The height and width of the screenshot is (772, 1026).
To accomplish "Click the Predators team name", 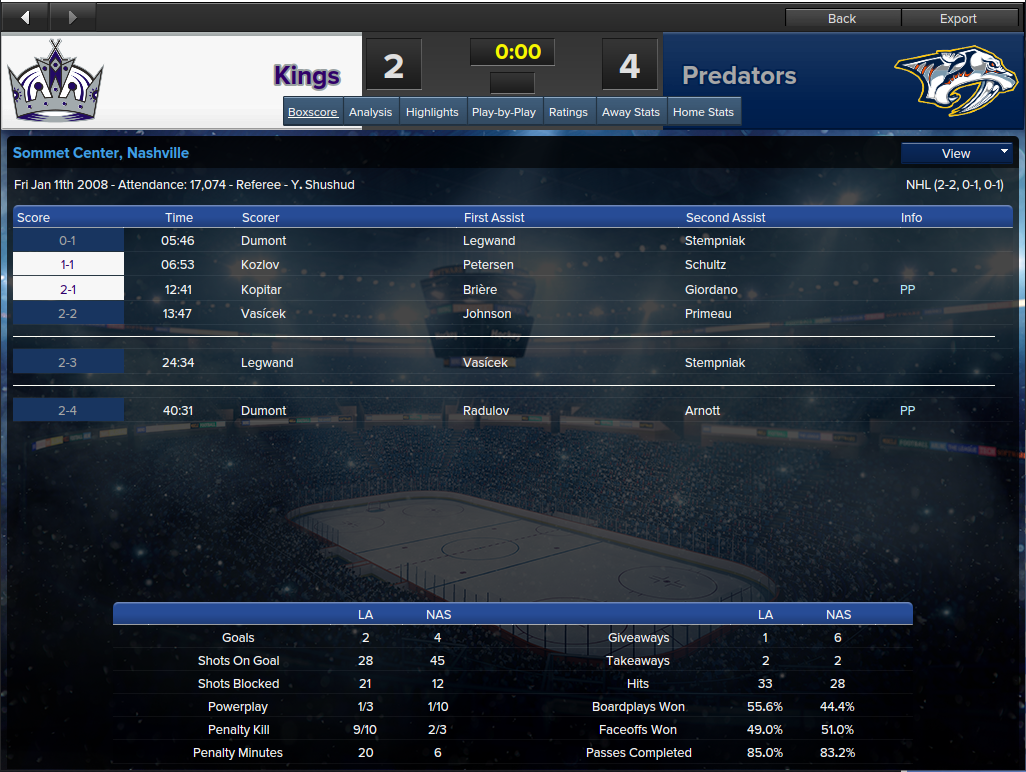I will [739, 76].
